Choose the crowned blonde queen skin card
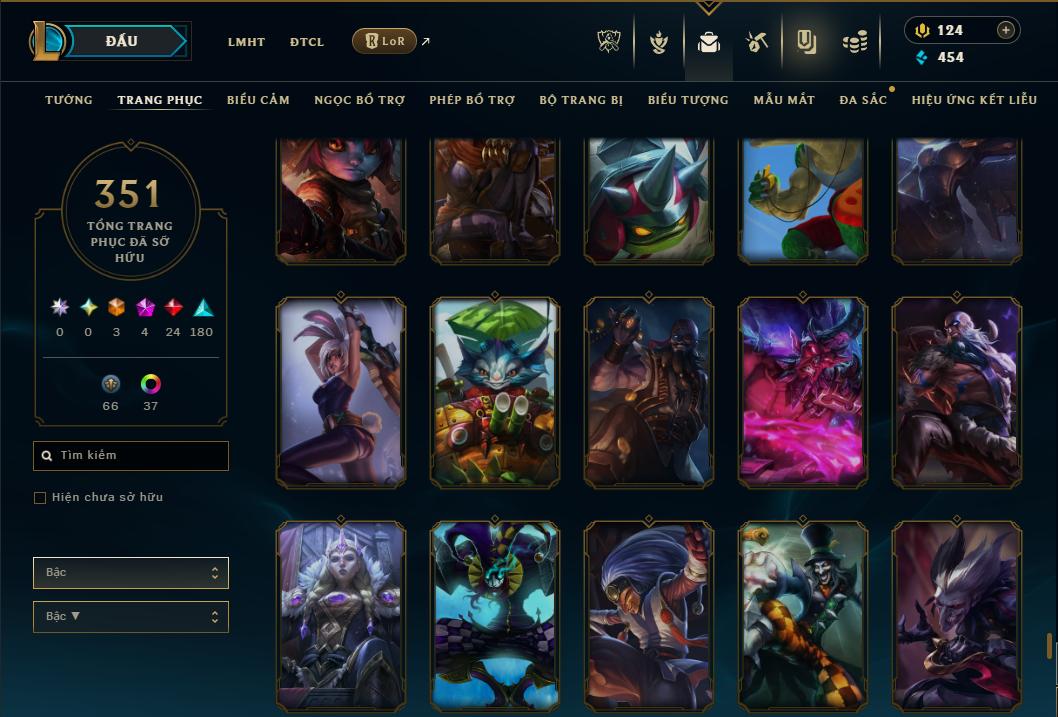 coord(341,615)
